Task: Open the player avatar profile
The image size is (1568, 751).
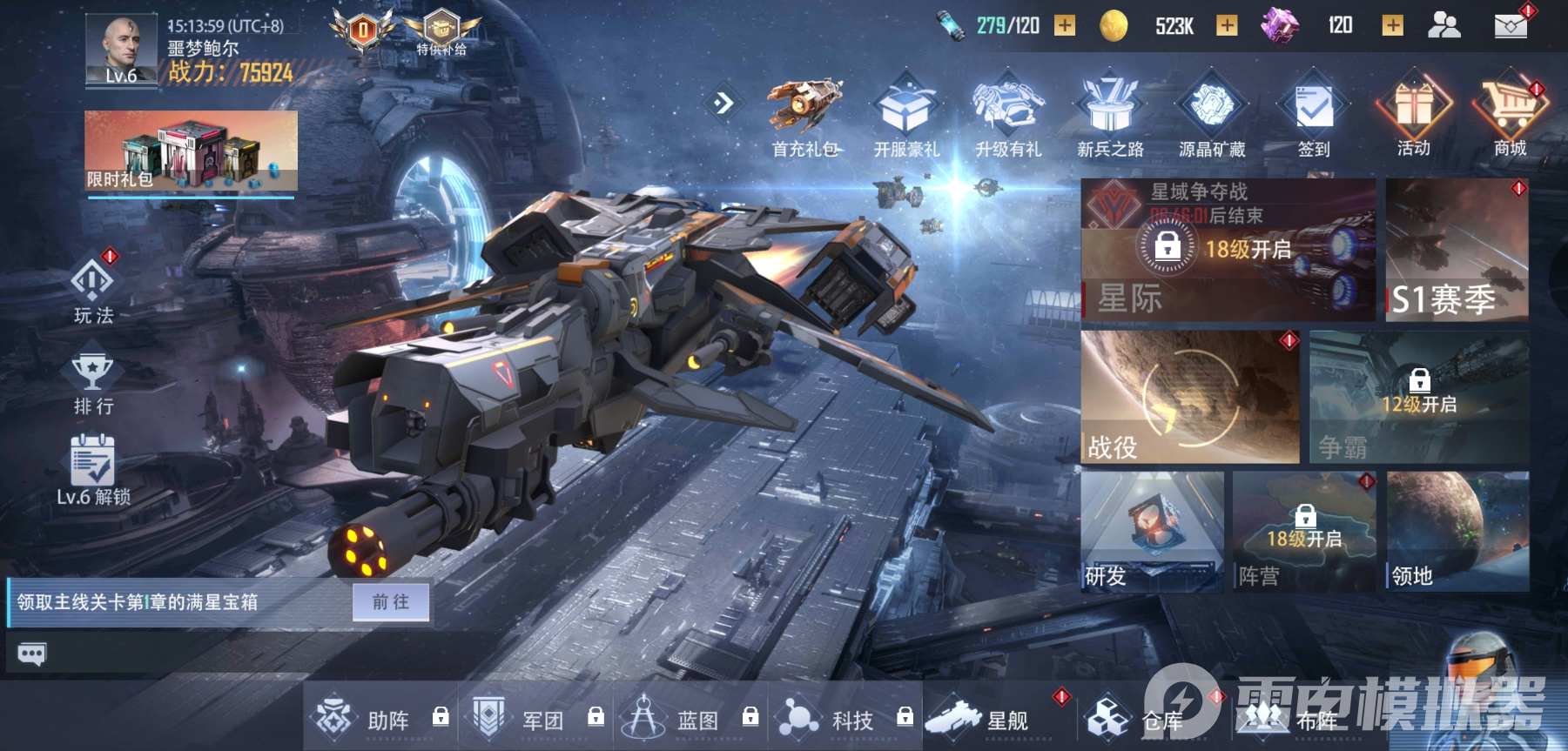Action: point(121,50)
